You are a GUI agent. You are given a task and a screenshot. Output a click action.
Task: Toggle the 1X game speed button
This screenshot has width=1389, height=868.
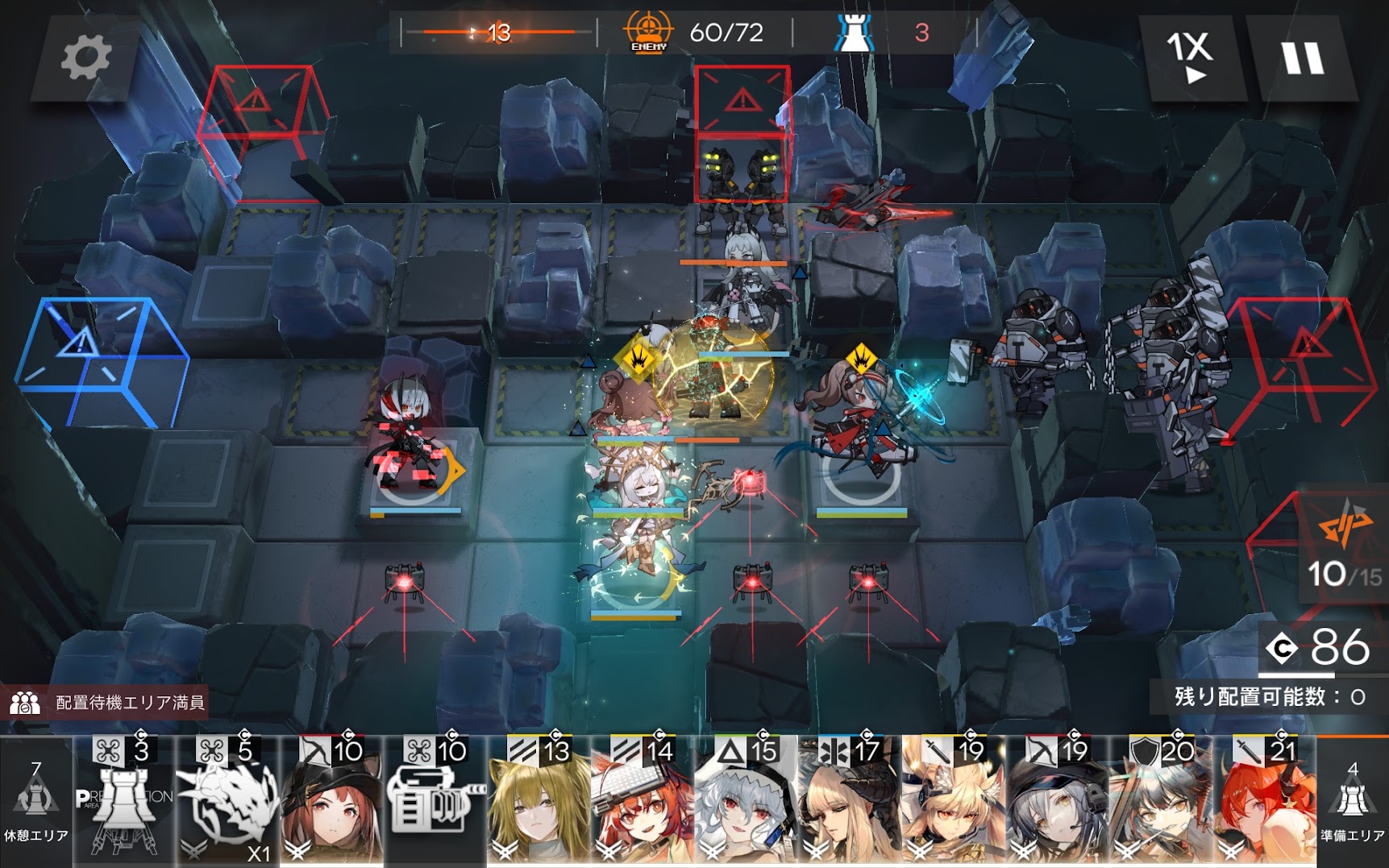tap(1191, 58)
